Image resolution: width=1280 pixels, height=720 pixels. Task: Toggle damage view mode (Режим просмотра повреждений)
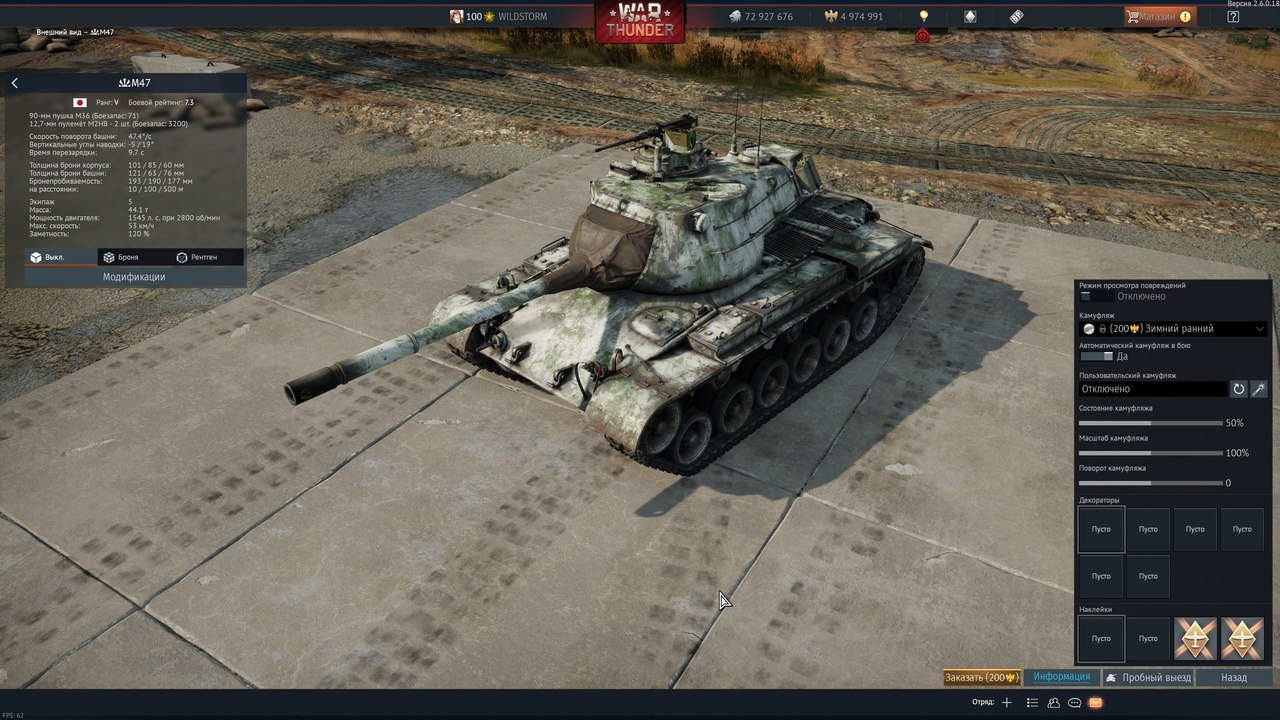coord(1097,296)
